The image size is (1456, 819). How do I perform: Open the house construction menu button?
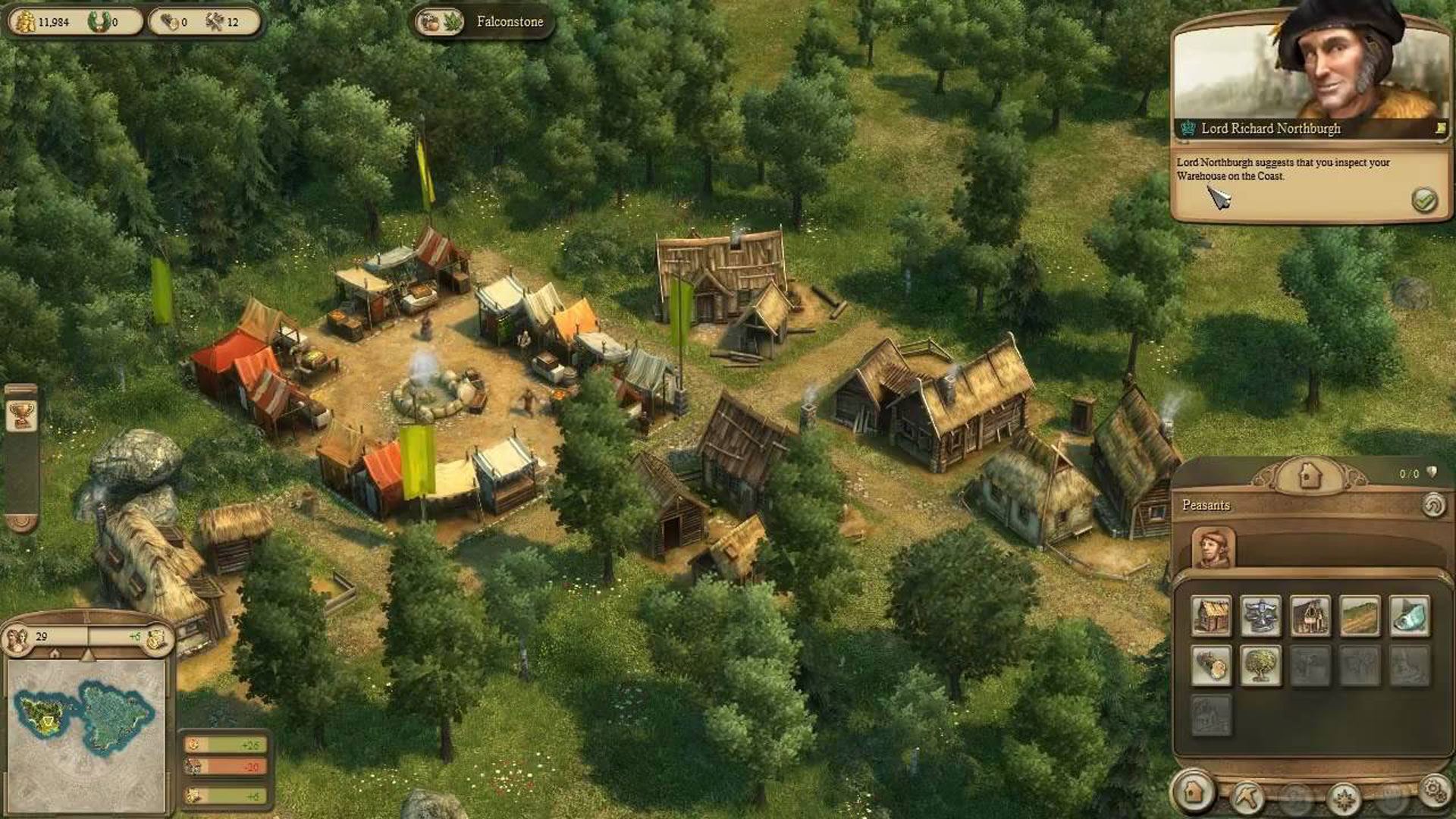click(x=1194, y=792)
